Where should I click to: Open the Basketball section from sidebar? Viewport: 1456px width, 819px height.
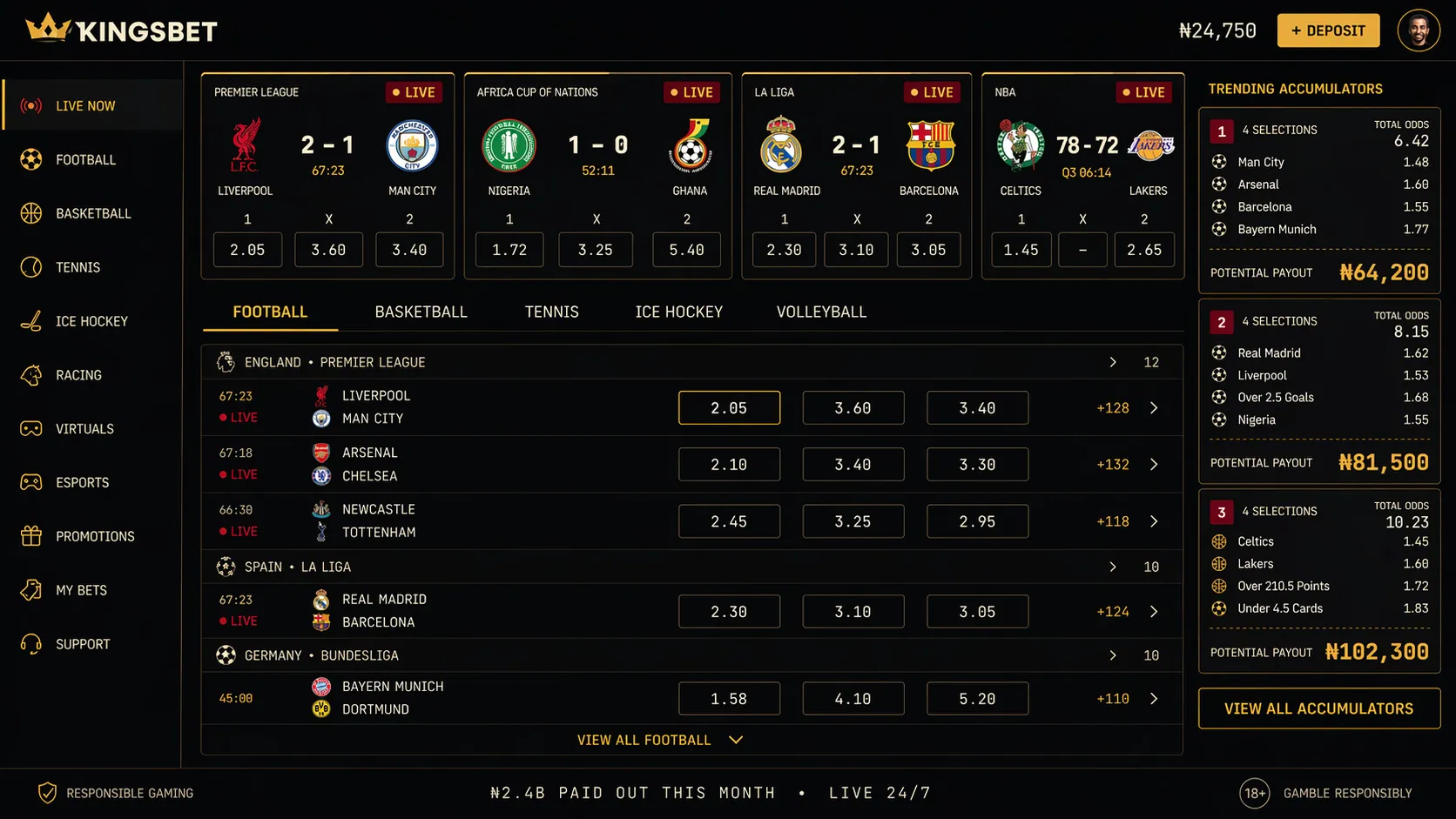point(32,213)
